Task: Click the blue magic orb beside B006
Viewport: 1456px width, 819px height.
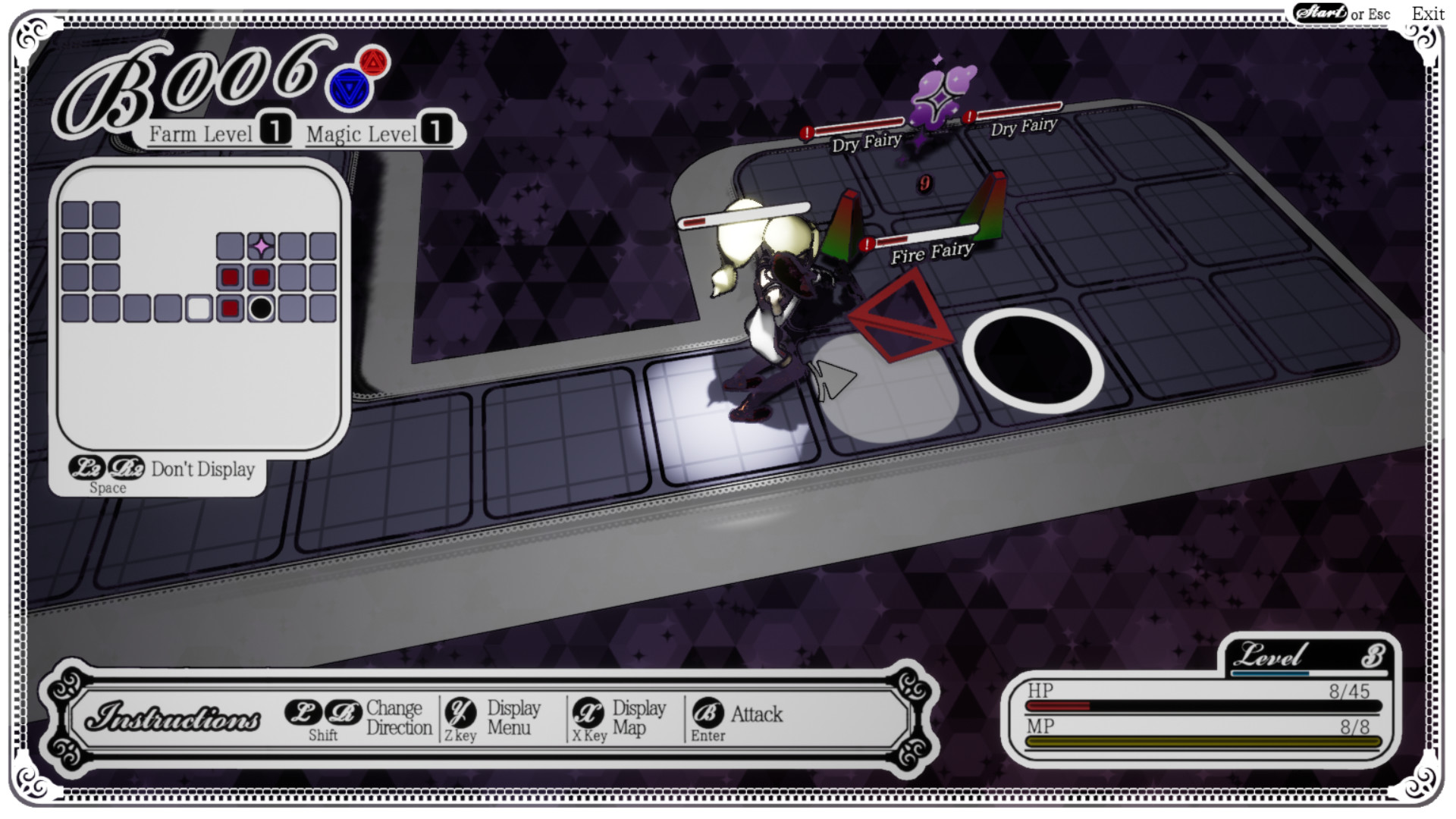Action: tap(348, 87)
